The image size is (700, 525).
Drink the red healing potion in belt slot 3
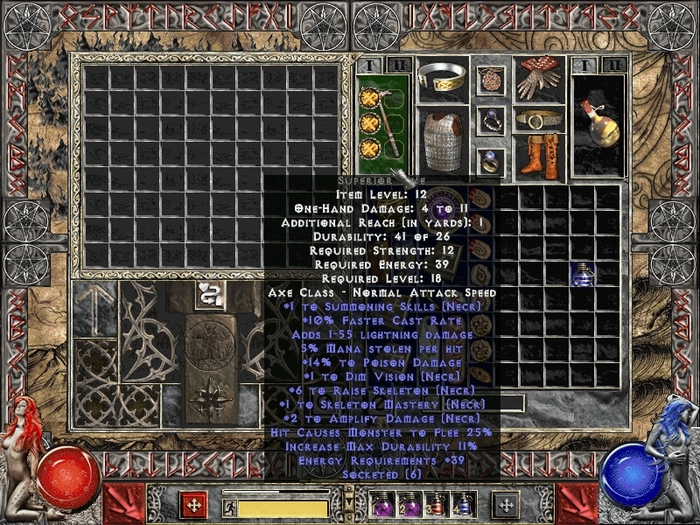[434, 503]
